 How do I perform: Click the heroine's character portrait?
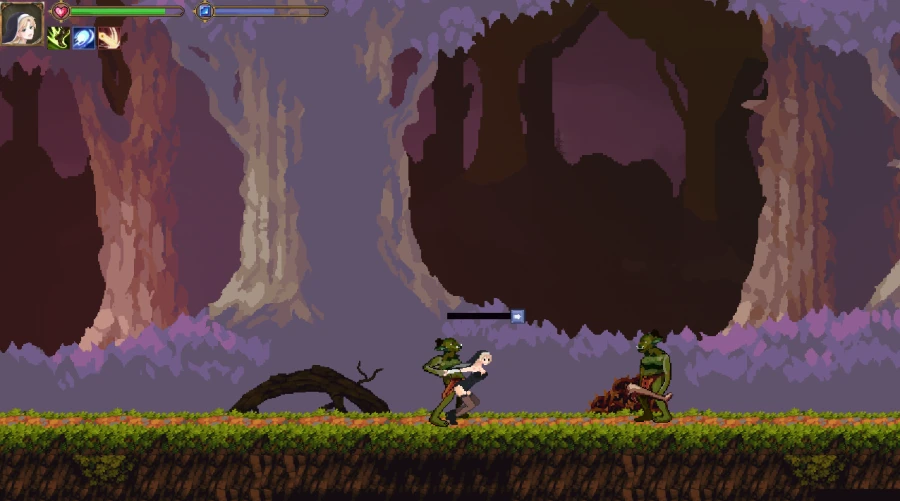point(21,25)
